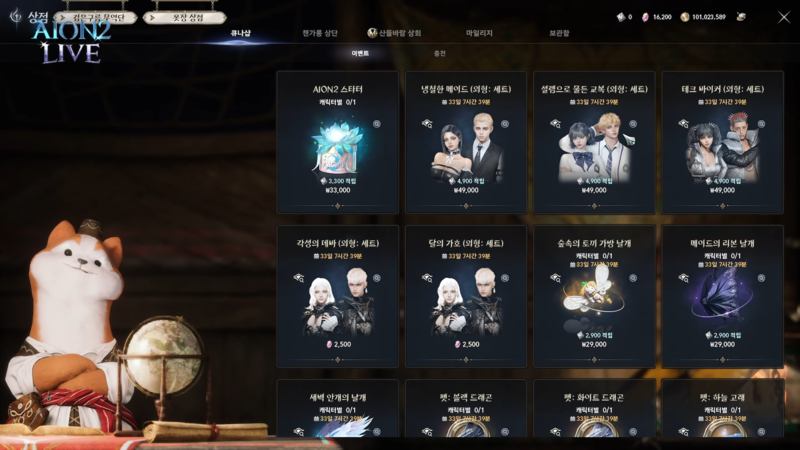Screen dimensions: 800x450
Task: Choose the 냉철한 메이드 outfit set
Action: [x=466, y=141]
